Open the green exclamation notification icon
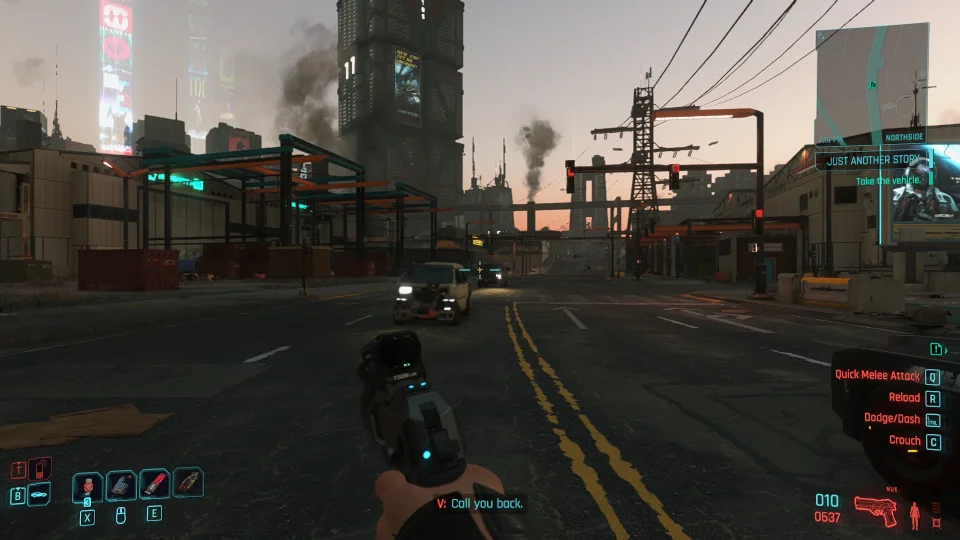 pyautogui.click(x=937, y=349)
